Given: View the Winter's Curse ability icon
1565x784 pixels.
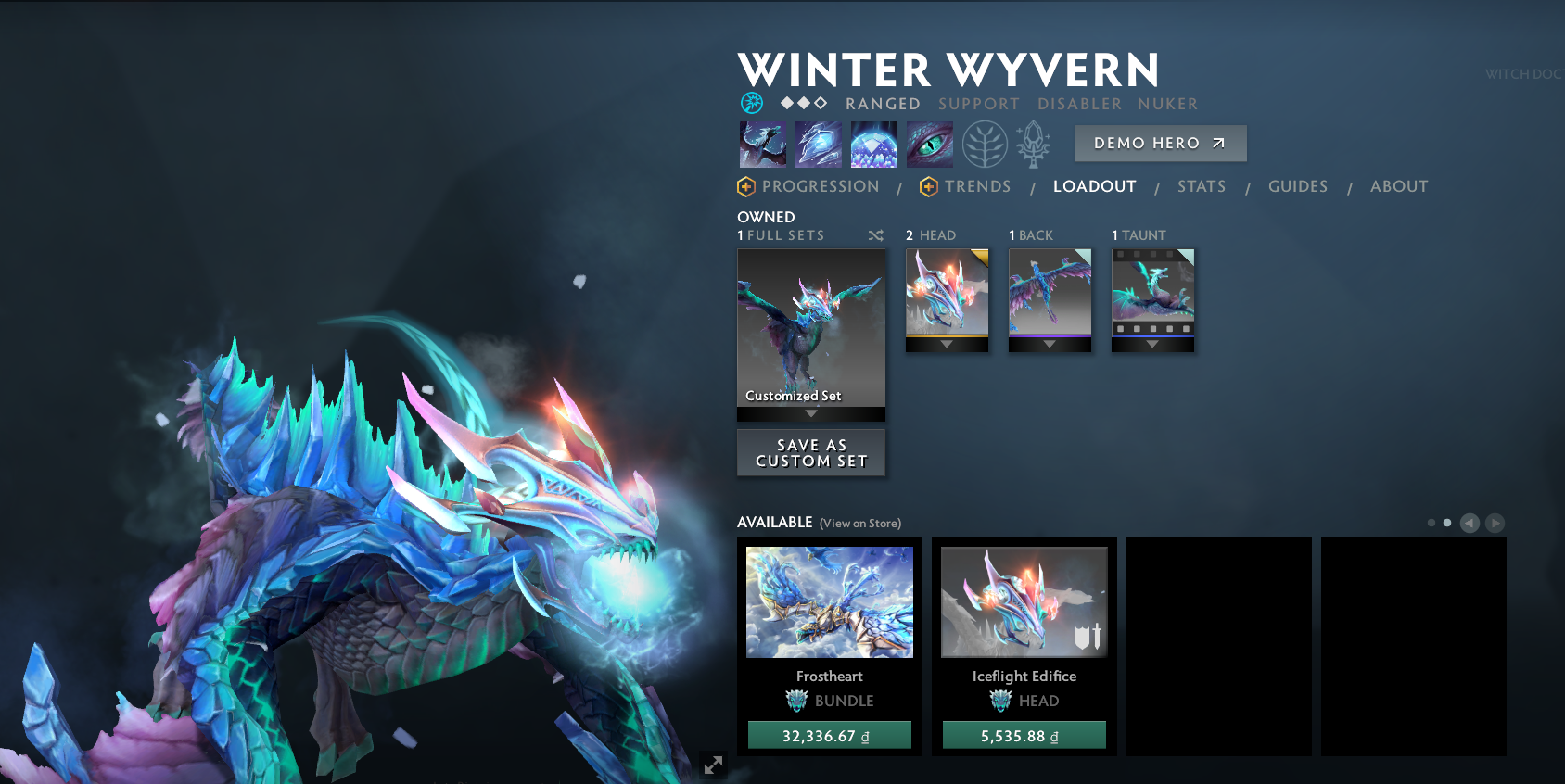Looking at the screenshot, I should pyautogui.click(x=927, y=145).
